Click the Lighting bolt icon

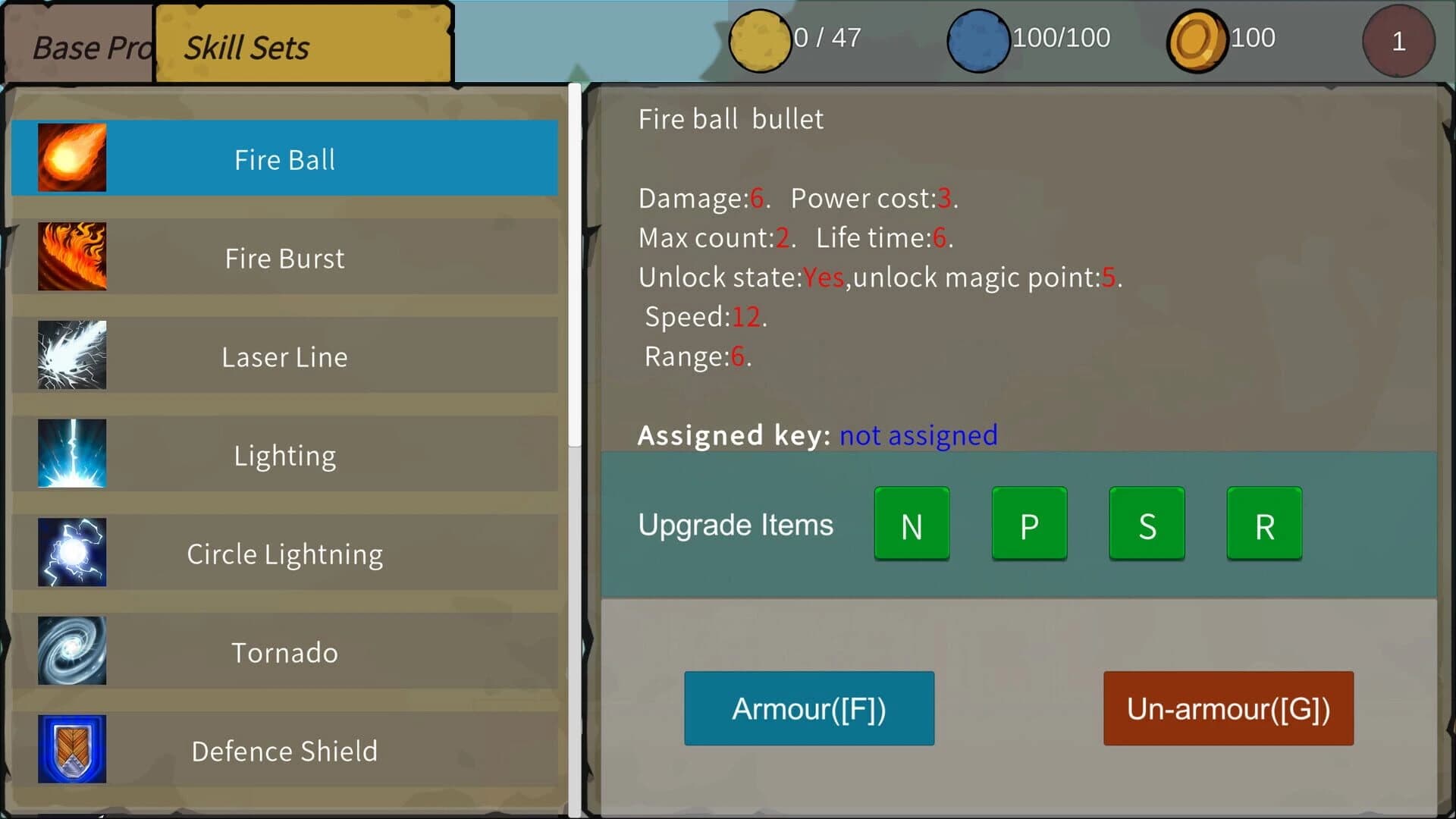point(72,453)
